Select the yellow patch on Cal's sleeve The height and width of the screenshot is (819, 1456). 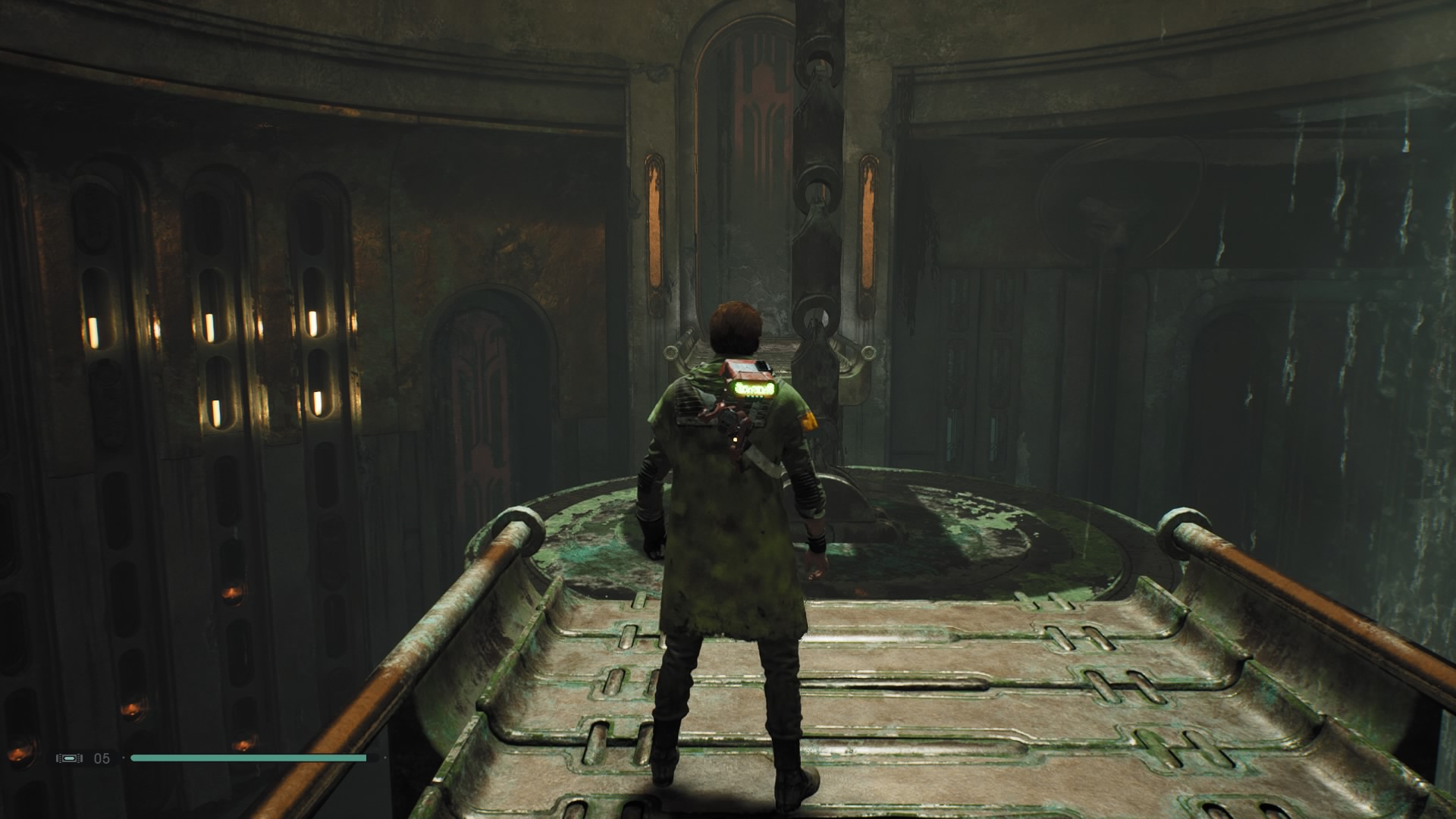[808, 421]
